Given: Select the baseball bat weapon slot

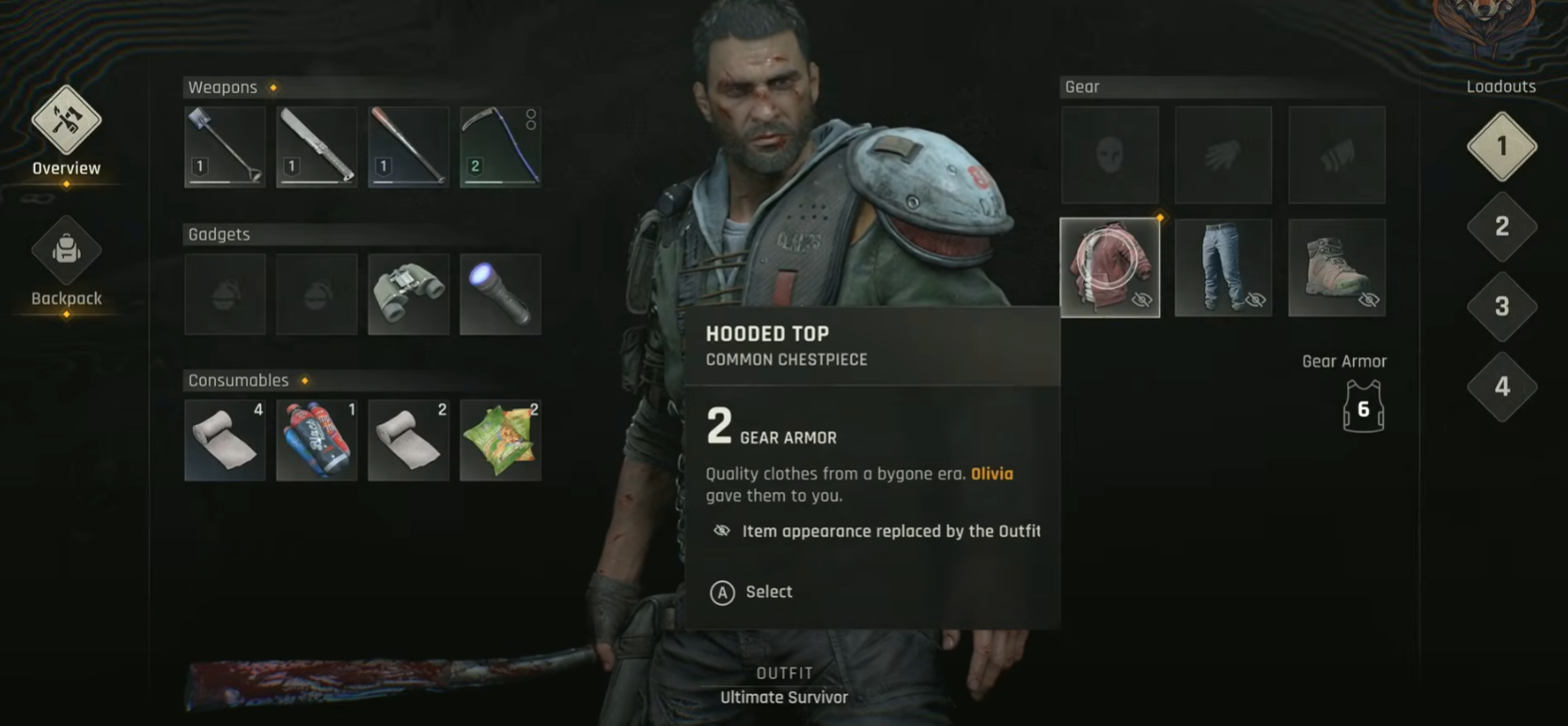Looking at the screenshot, I should coord(409,147).
